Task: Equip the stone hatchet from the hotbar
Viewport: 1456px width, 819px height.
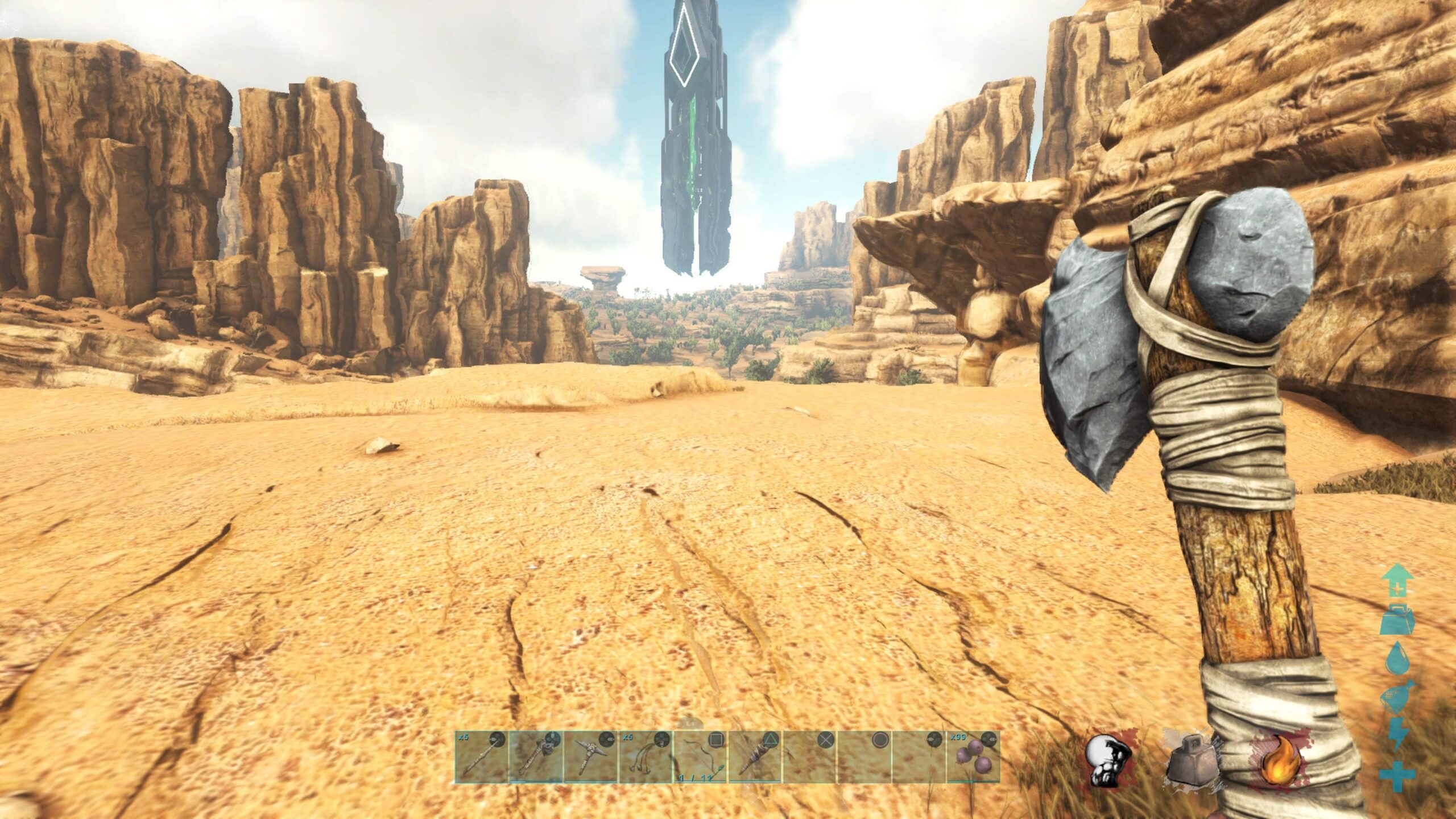Action: click(536, 756)
